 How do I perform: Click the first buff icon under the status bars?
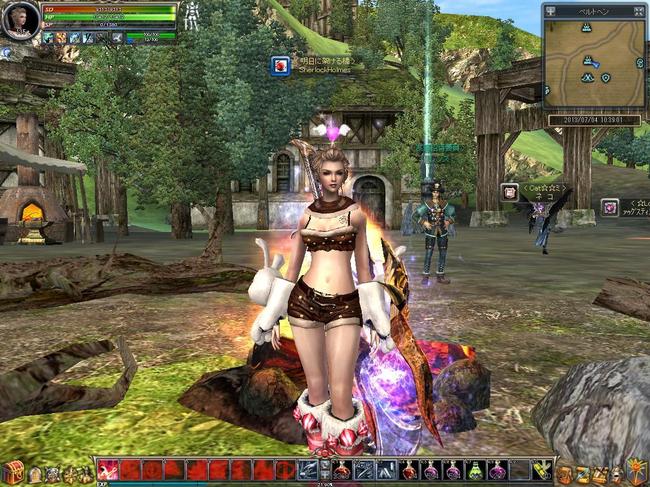[48, 37]
